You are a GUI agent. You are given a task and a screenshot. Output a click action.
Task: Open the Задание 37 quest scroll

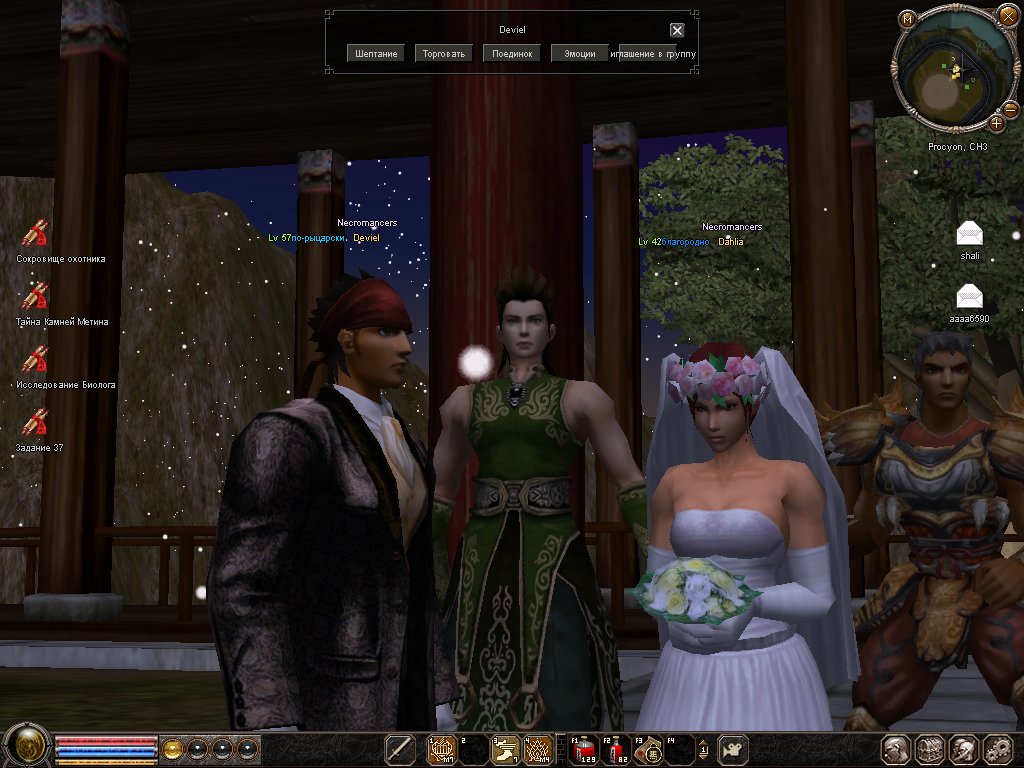[36, 423]
